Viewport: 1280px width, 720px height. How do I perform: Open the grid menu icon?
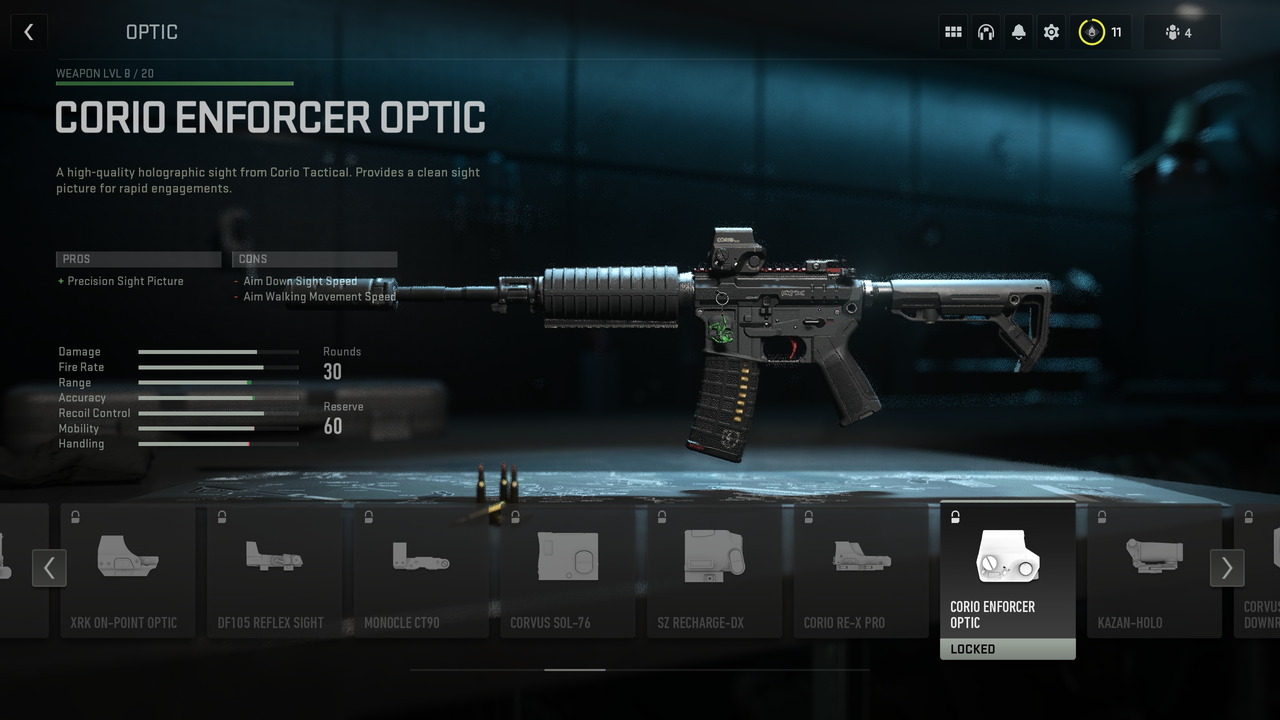pos(953,32)
